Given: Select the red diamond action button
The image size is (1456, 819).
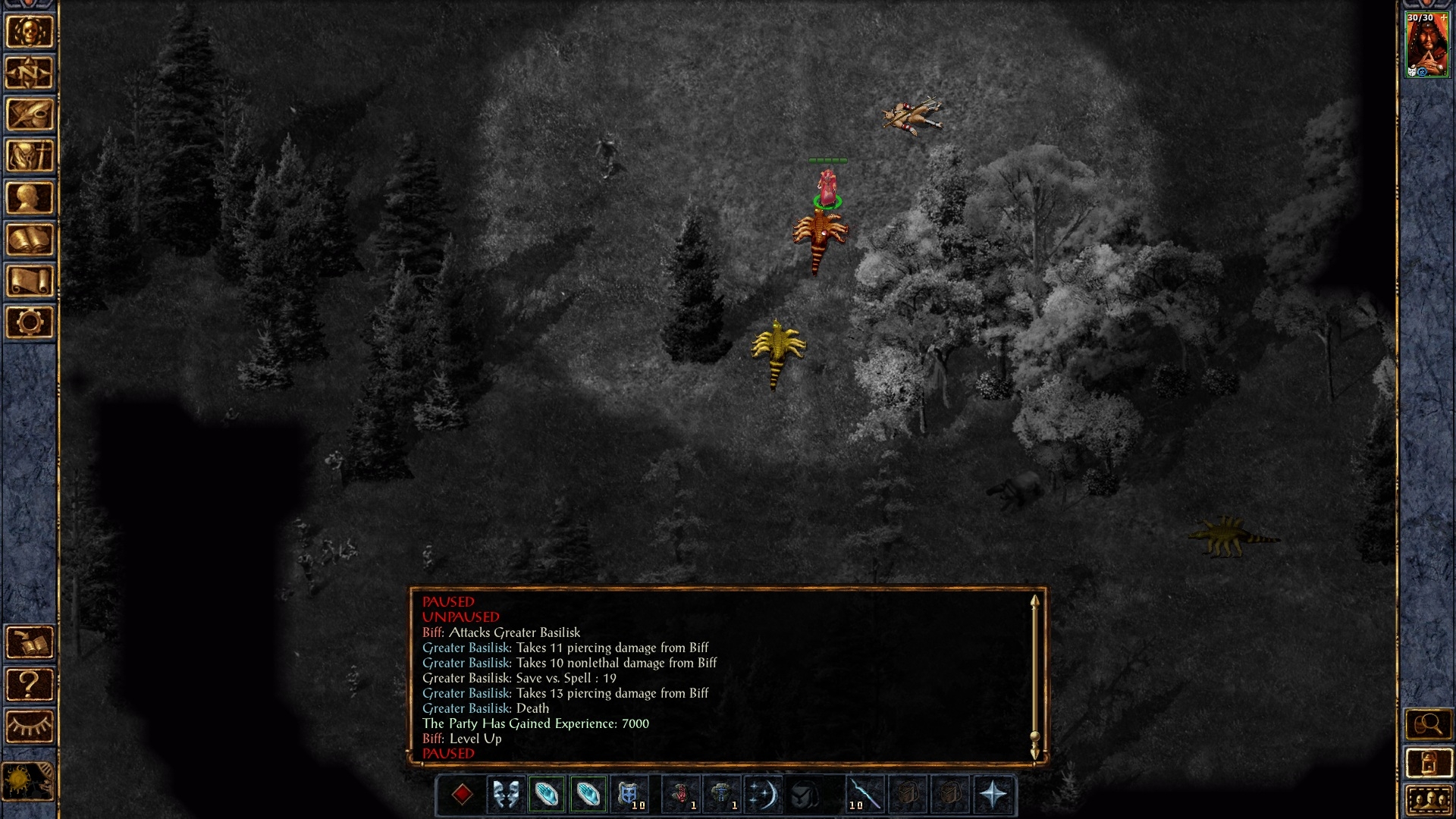Looking at the screenshot, I should [462, 795].
